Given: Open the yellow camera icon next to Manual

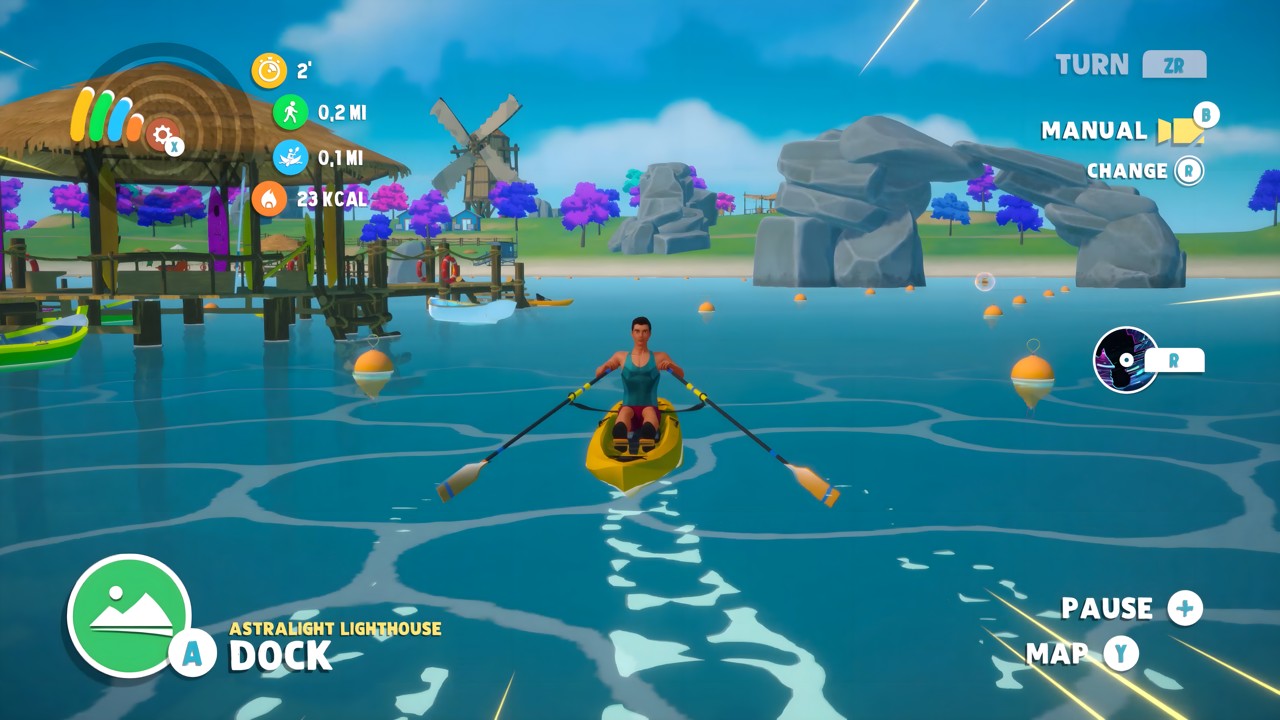Looking at the screenshot, I should click(1178, 131).
